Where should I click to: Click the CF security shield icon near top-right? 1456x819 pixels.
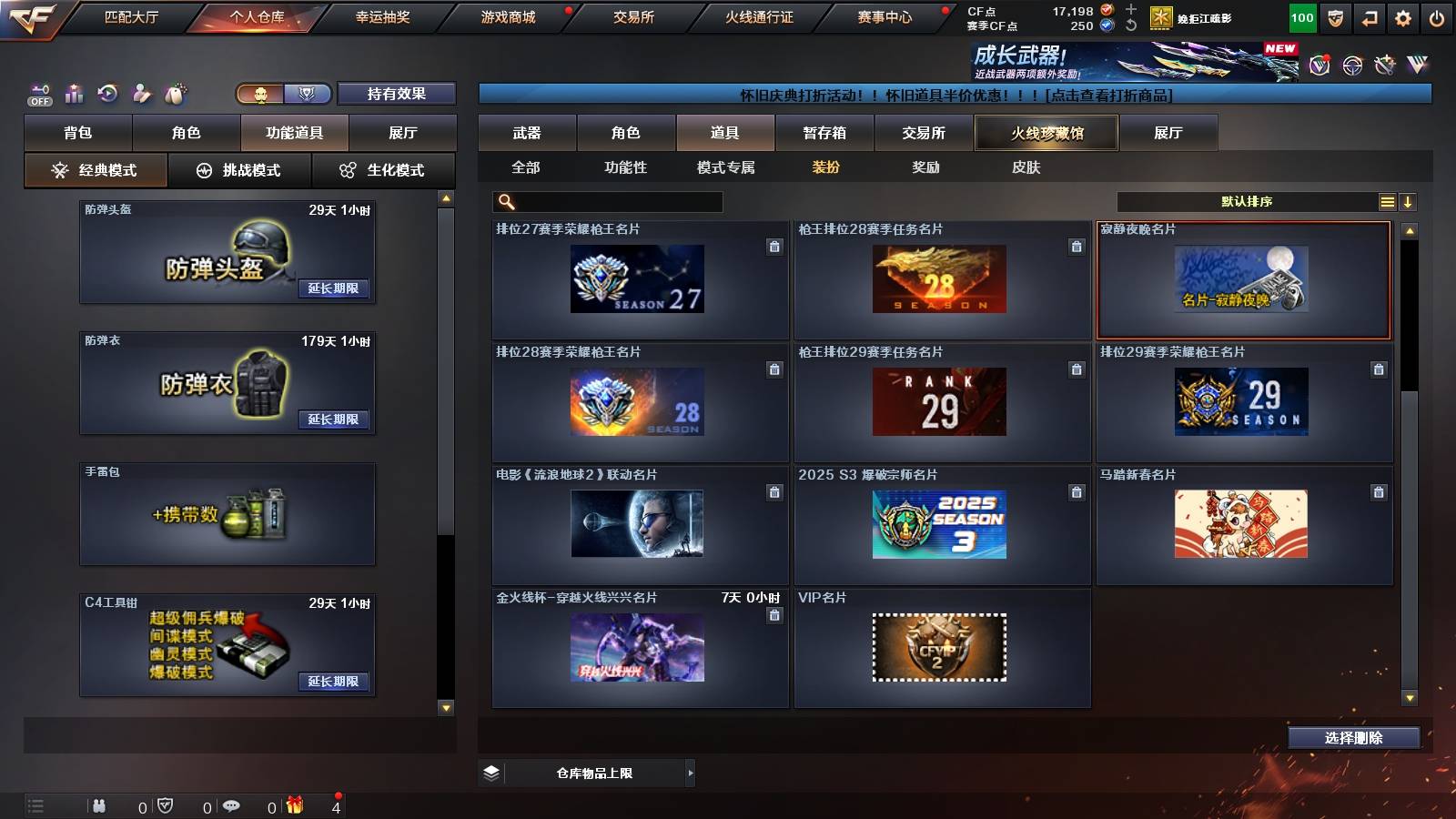[1335, 18]
